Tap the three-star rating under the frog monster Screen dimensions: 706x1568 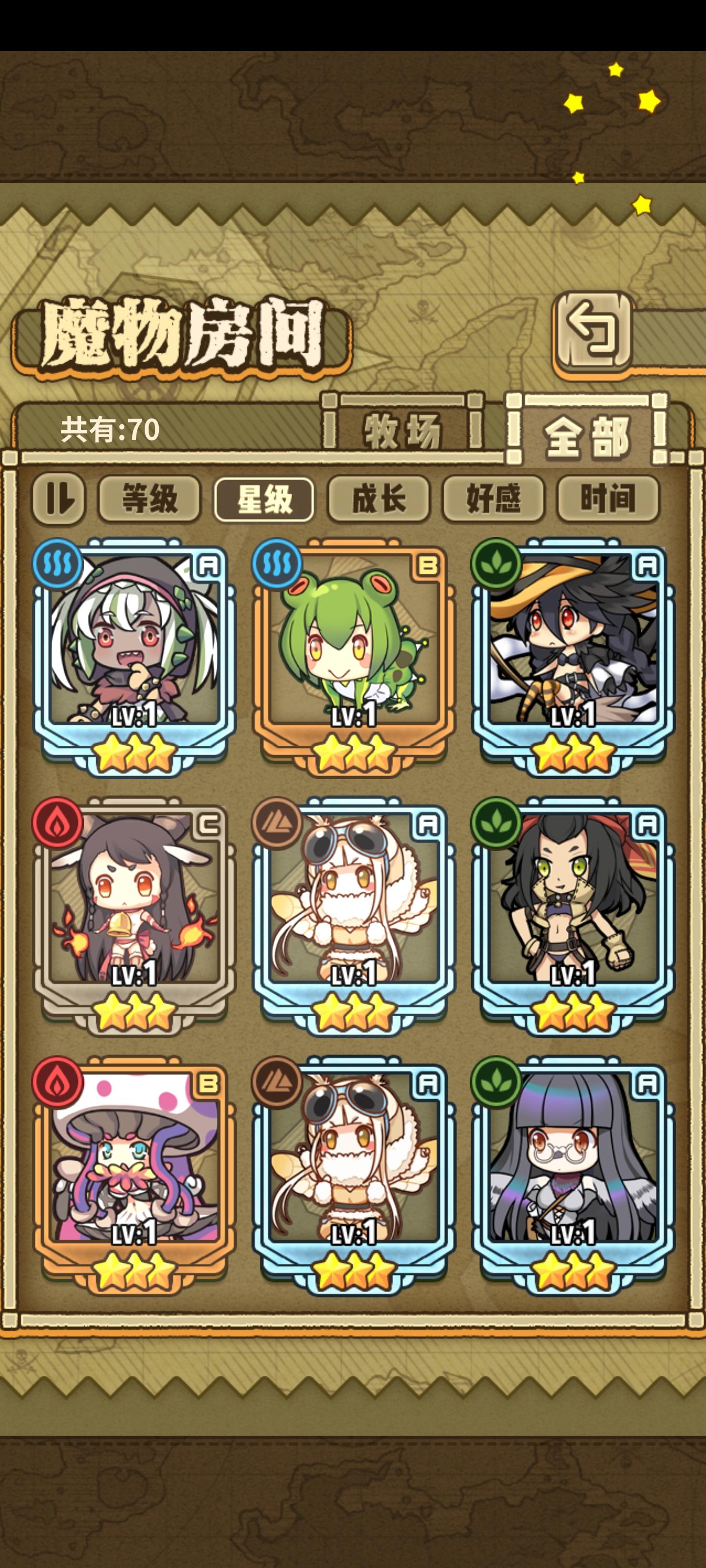[x=353, y=754]
